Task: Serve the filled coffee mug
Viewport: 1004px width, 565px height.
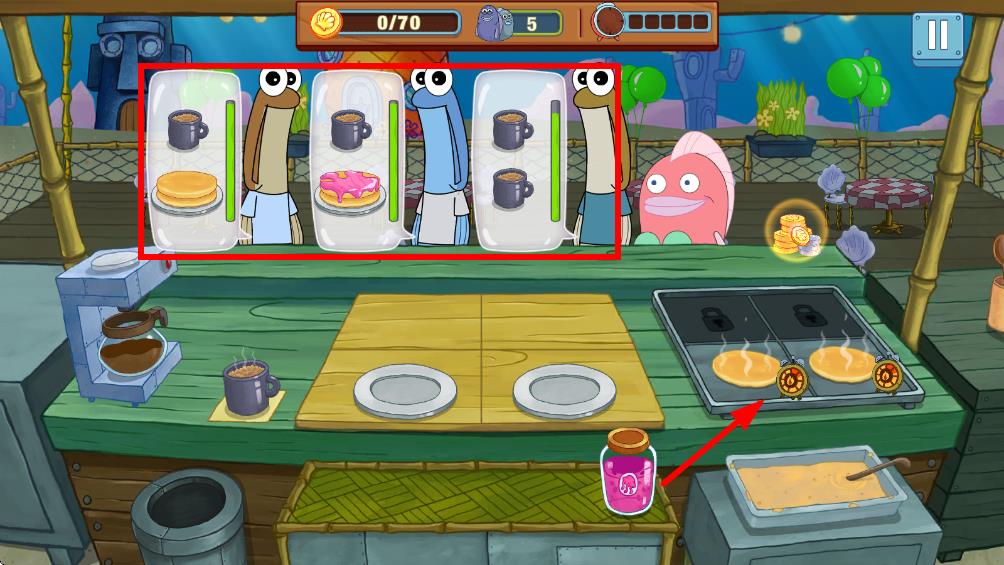Action: 251,386
